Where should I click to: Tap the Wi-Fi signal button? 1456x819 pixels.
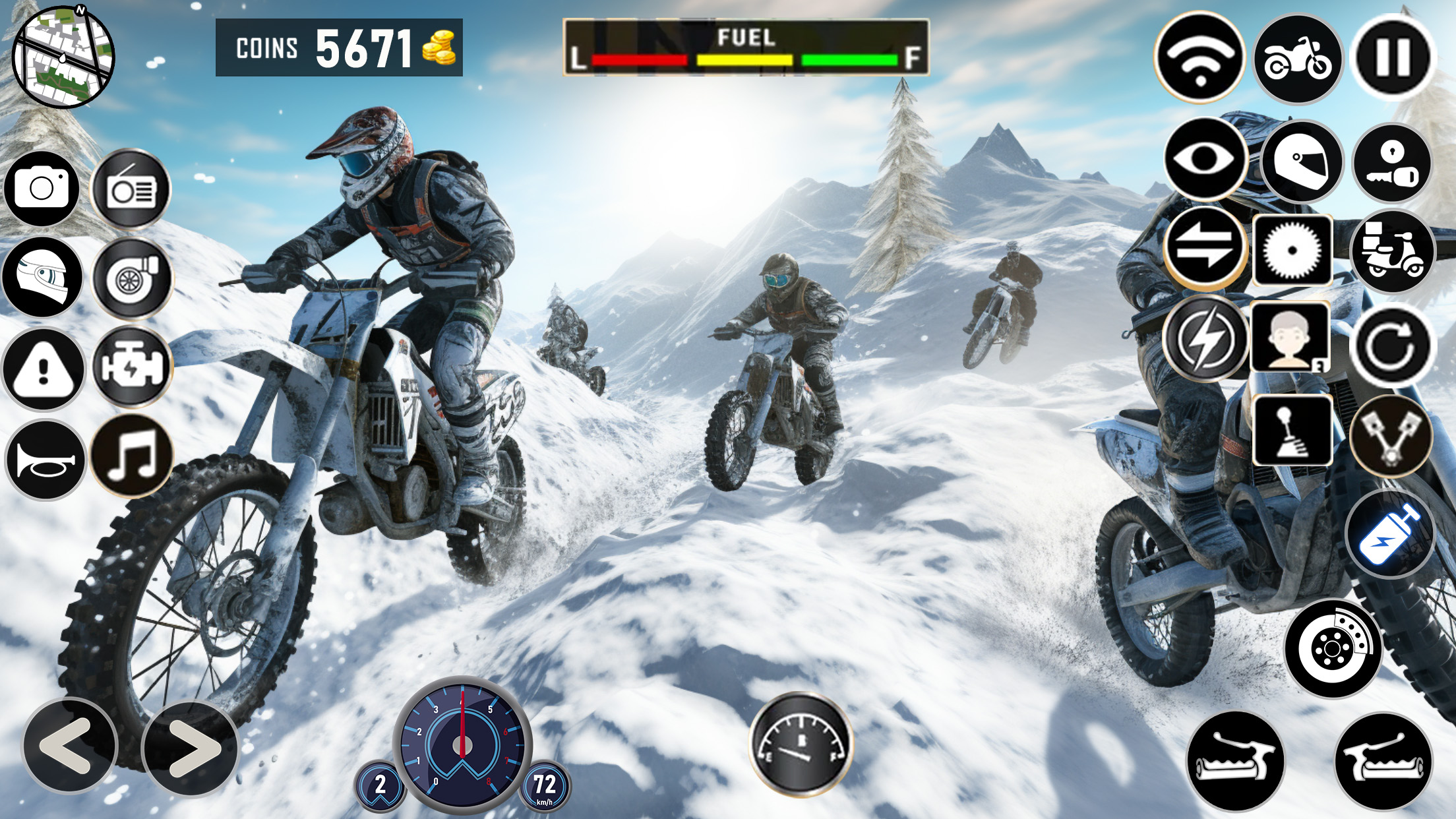click(x=1199, y=58)
